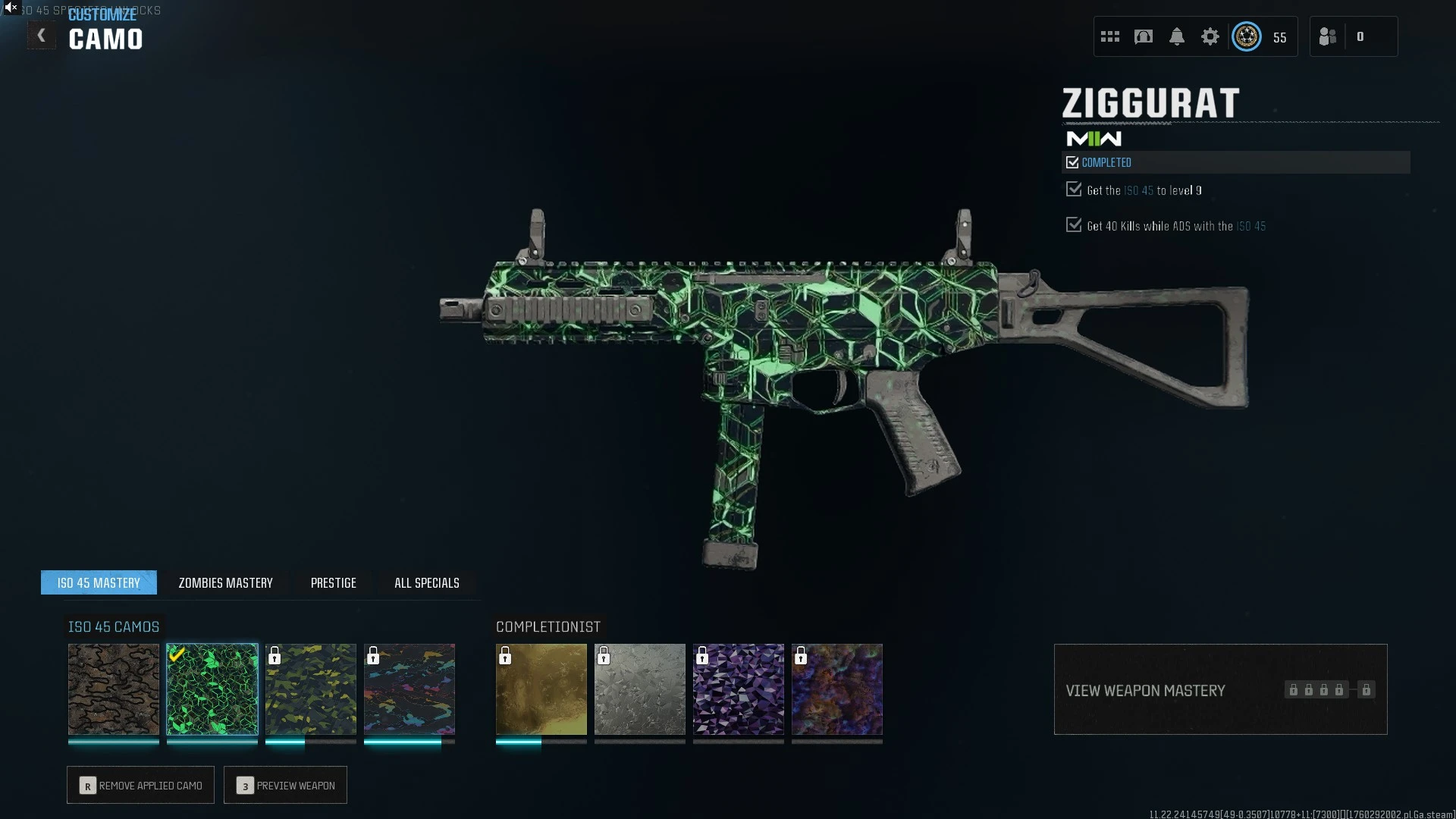Go back using the arrow button
1456x819 pixels.
pos(42,36)
